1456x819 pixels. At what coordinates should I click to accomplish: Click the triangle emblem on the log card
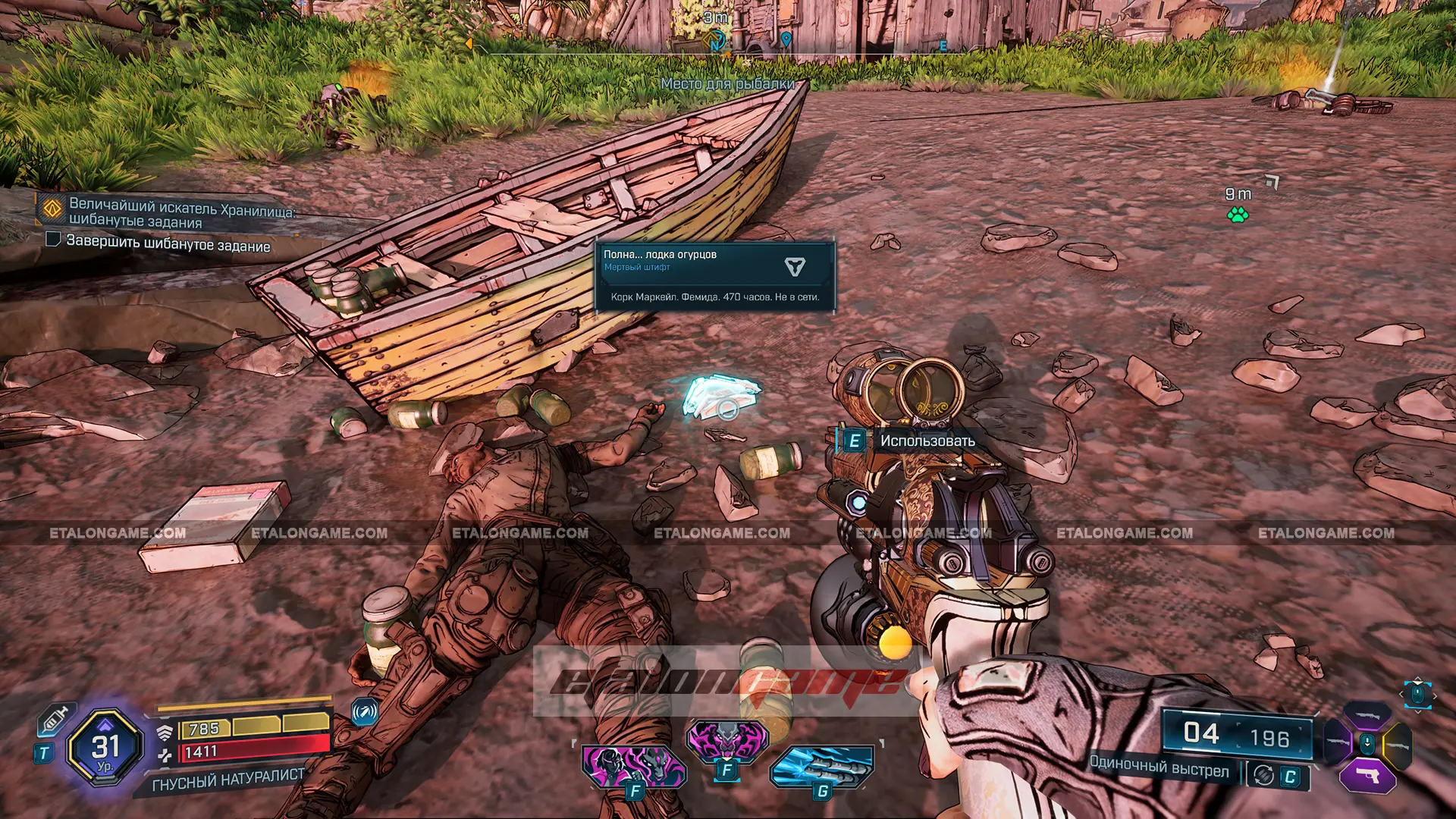pos(794,266)
